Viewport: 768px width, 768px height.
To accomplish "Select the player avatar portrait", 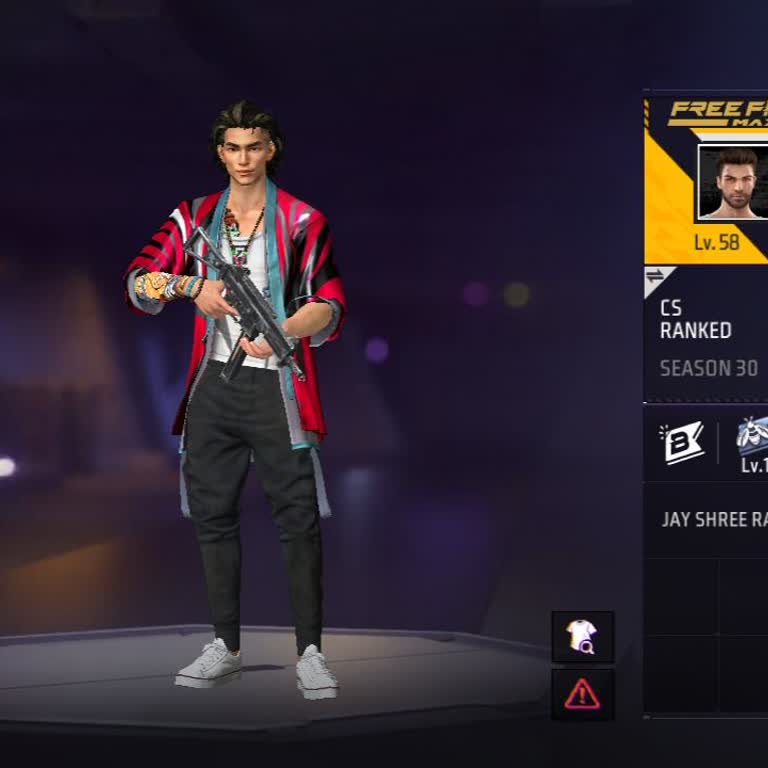I will (x=733, y=183).
